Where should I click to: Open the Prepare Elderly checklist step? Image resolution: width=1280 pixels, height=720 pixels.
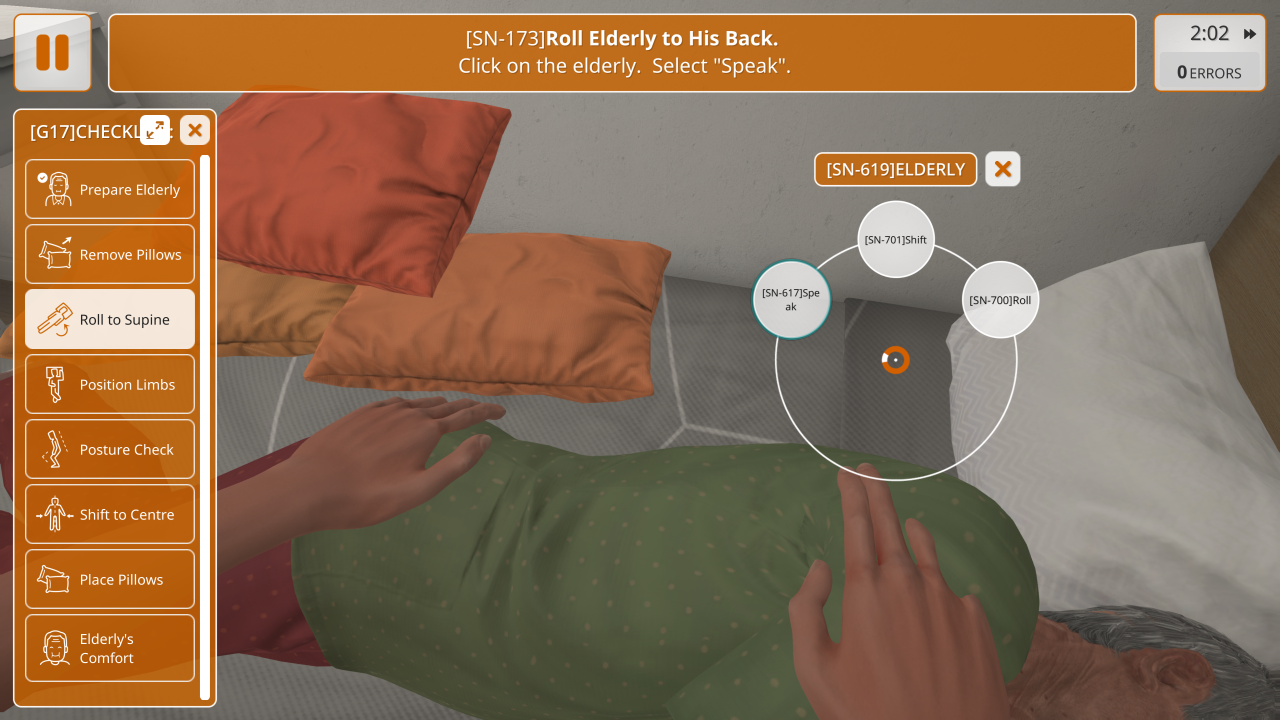point(110,189)
